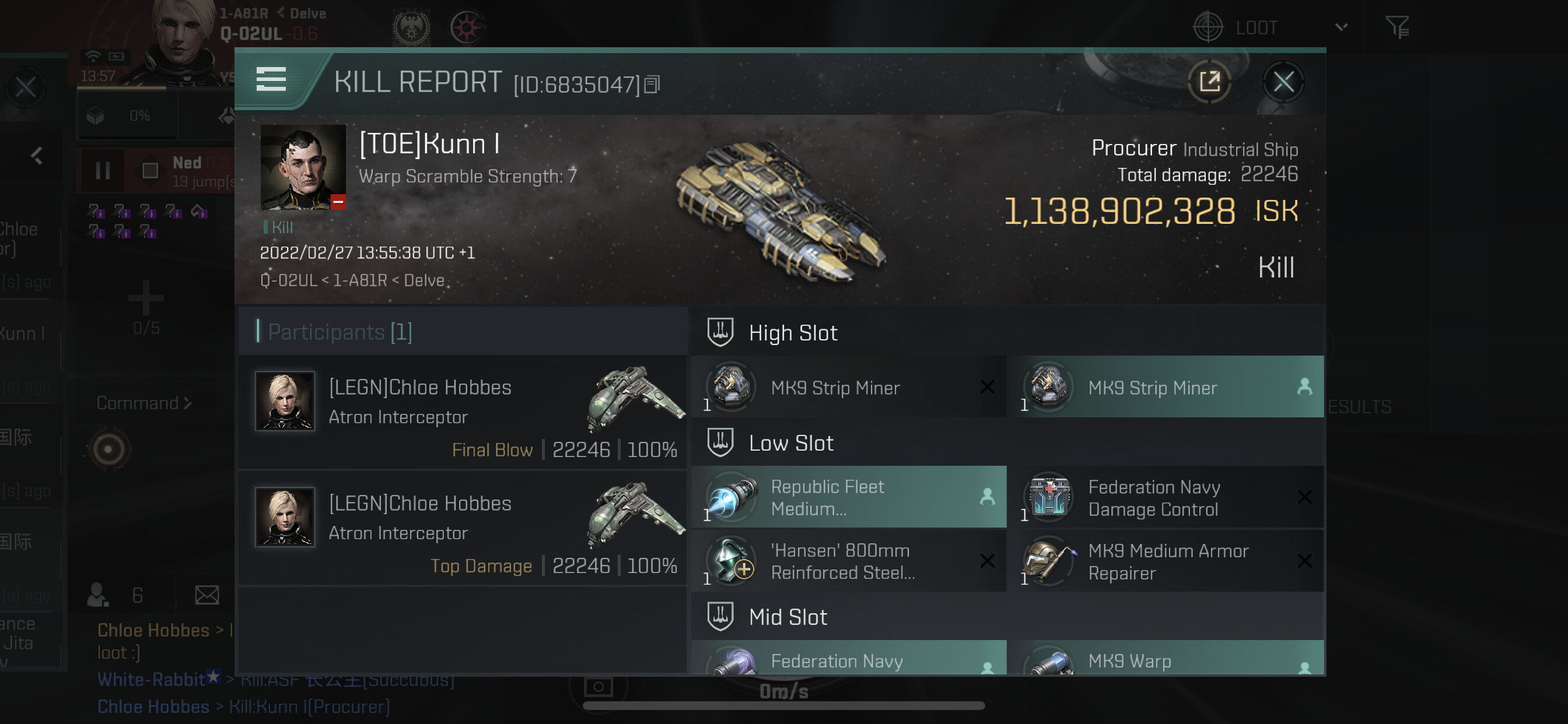1568x724 pixels.
Task: Select the MK9 Warp mid slot module
Action: point(1165,659)
